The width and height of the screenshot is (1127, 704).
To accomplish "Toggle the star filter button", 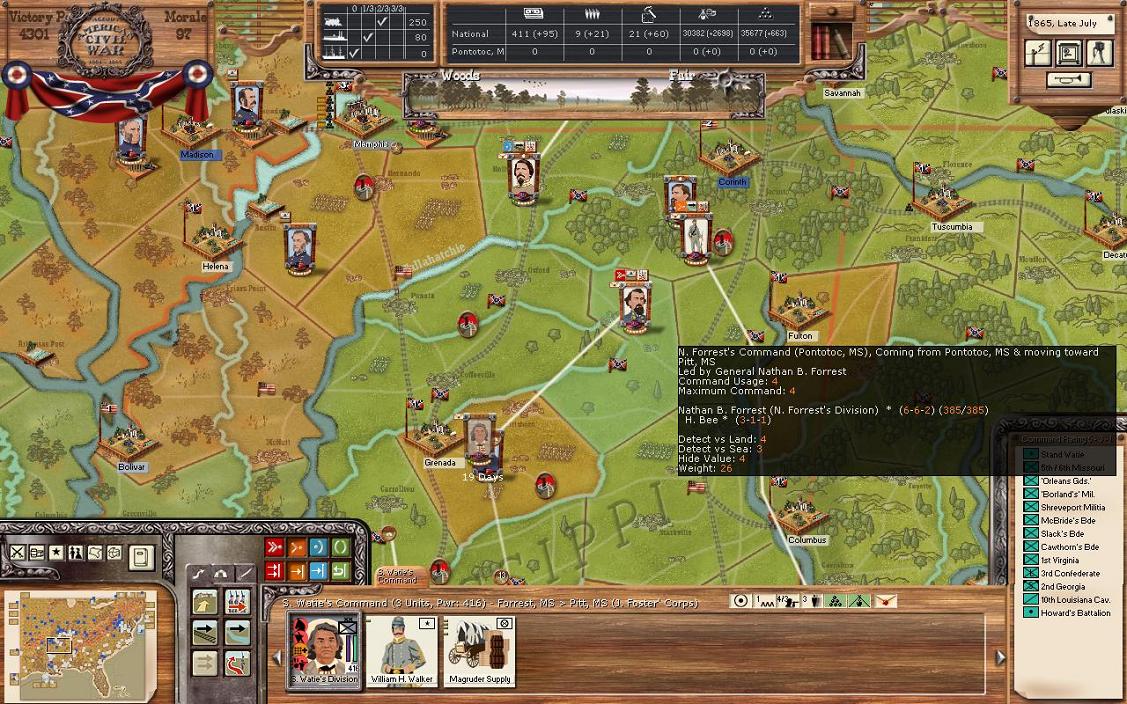I will [56, 552].
